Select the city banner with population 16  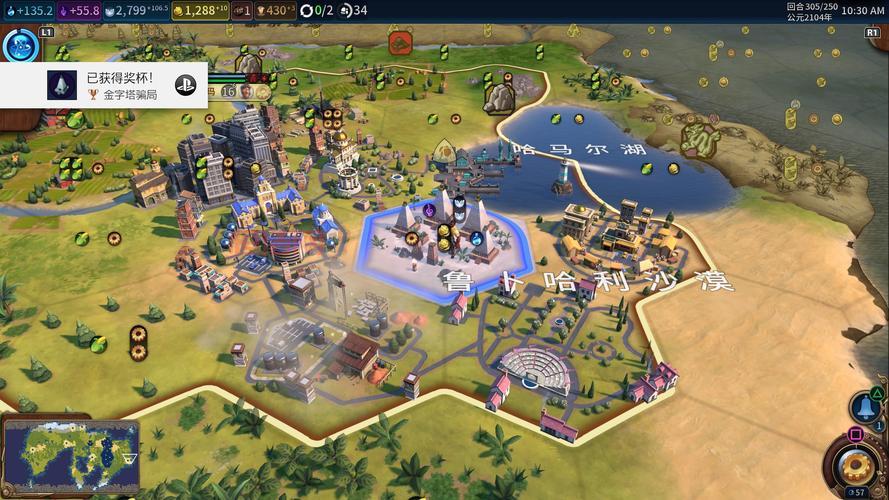click(230, 91)
